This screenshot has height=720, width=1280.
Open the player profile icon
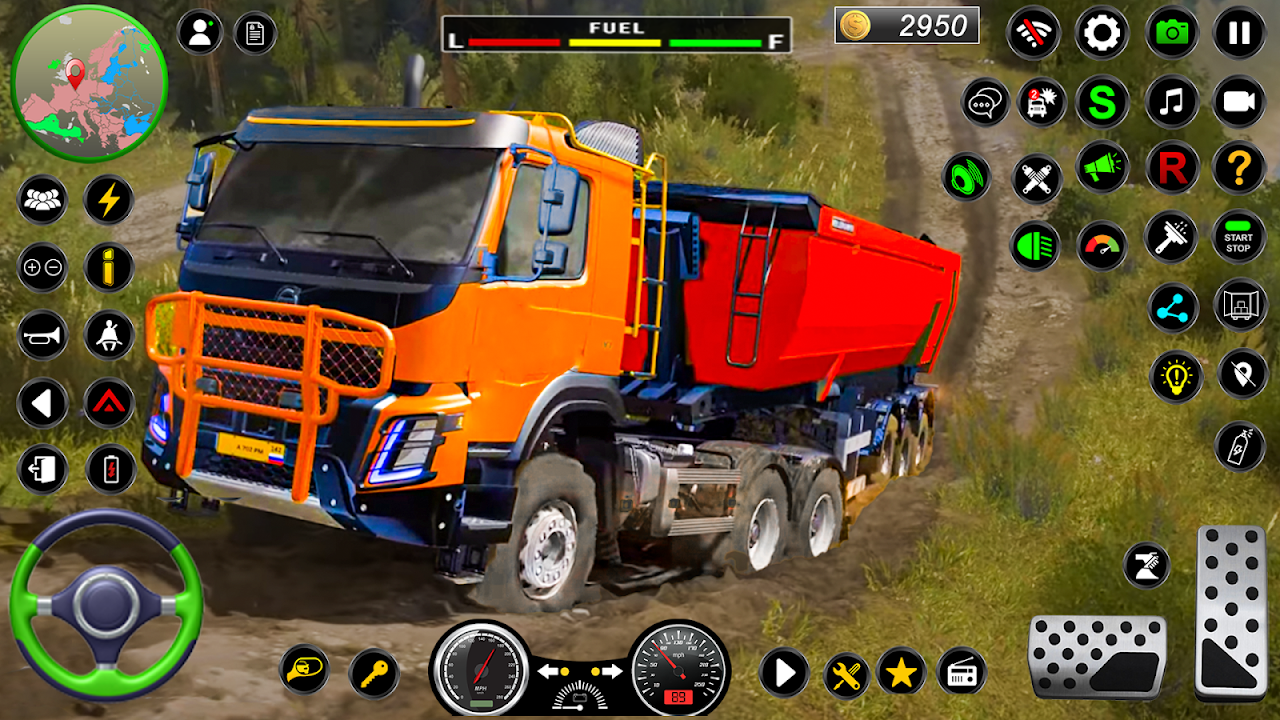click(x=200, y=33)
